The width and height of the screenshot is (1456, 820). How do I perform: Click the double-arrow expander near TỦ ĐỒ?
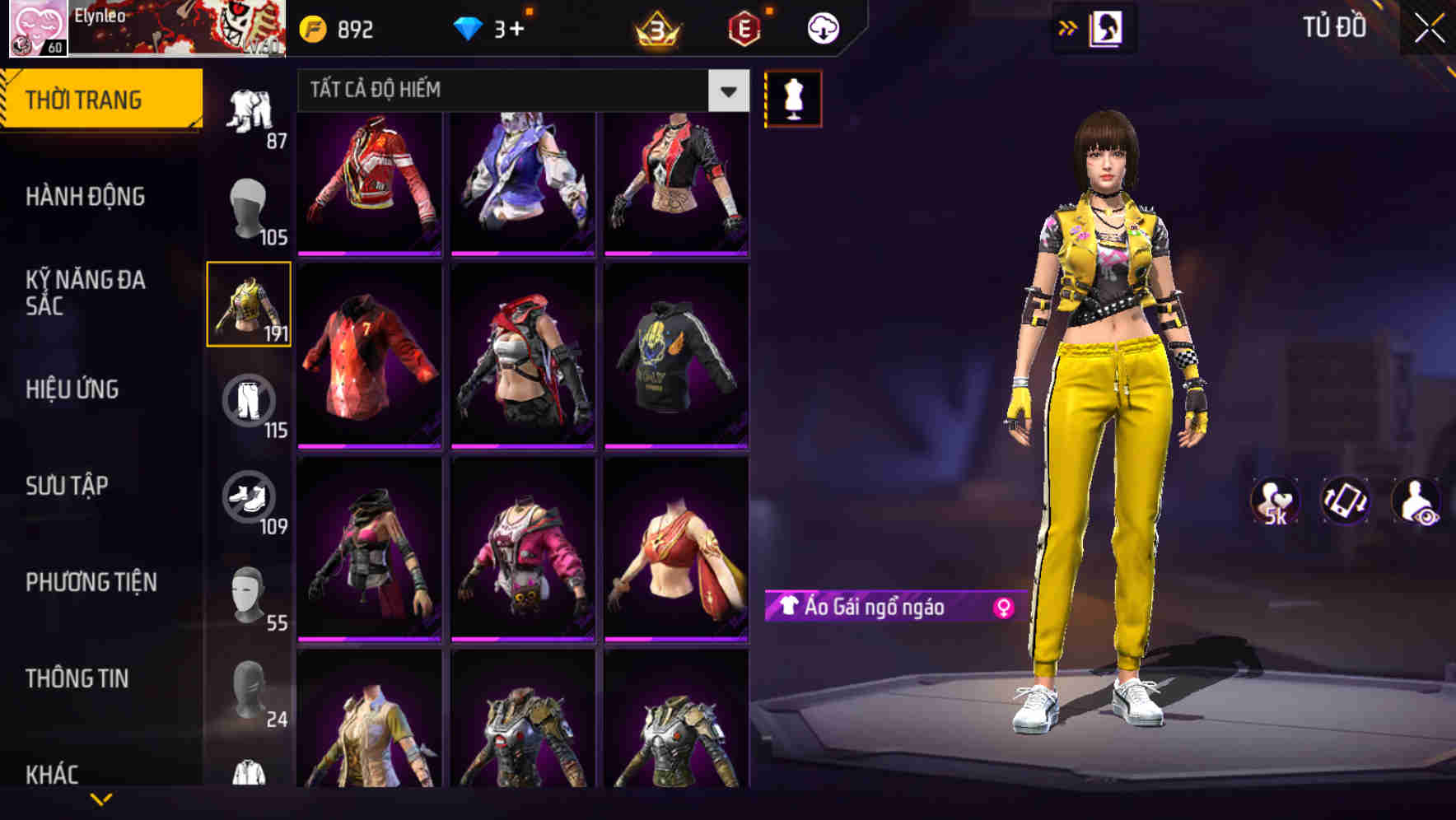coord(1069,27)
